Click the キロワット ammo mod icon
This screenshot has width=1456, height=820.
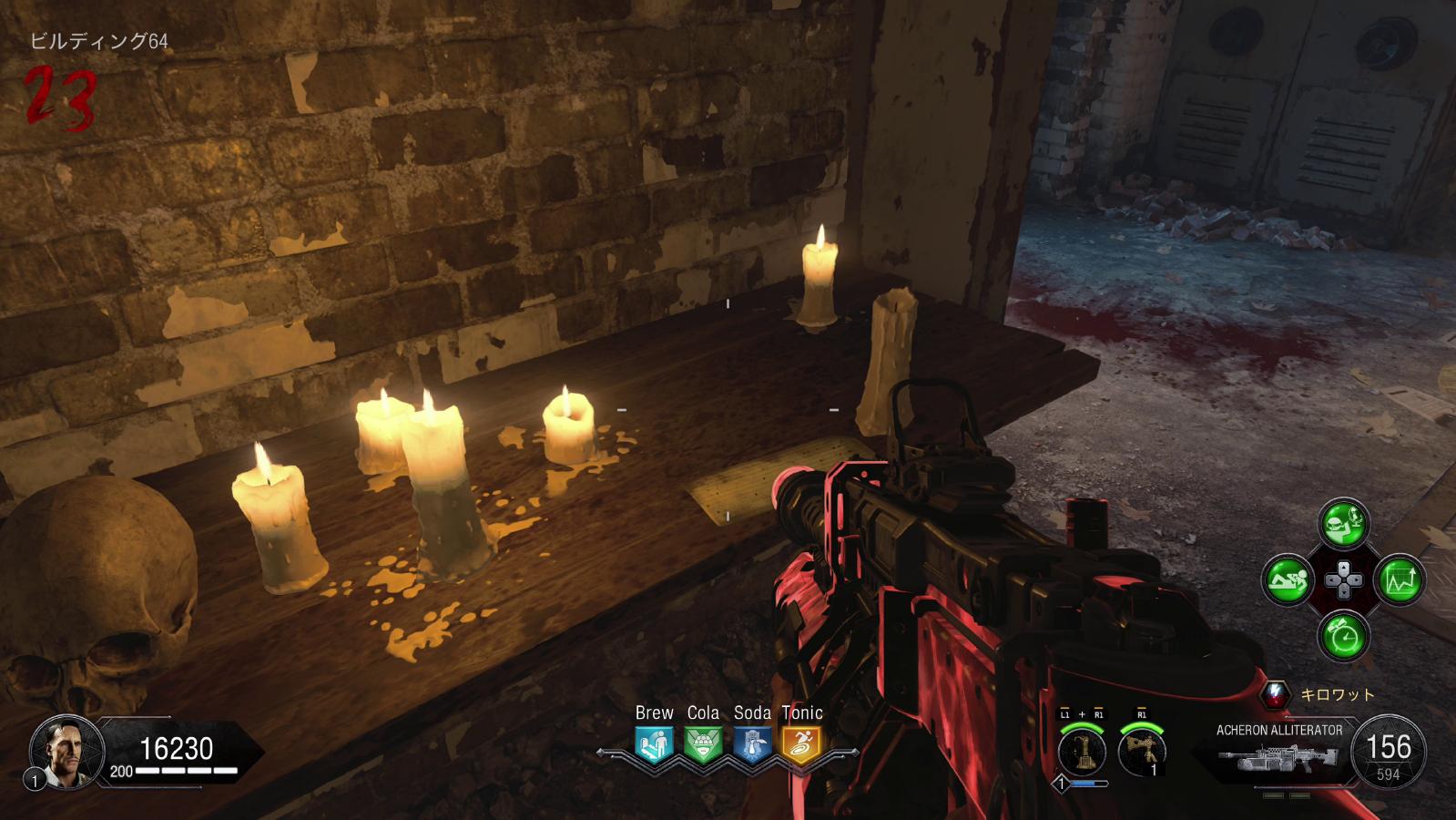click(1276, 694)
